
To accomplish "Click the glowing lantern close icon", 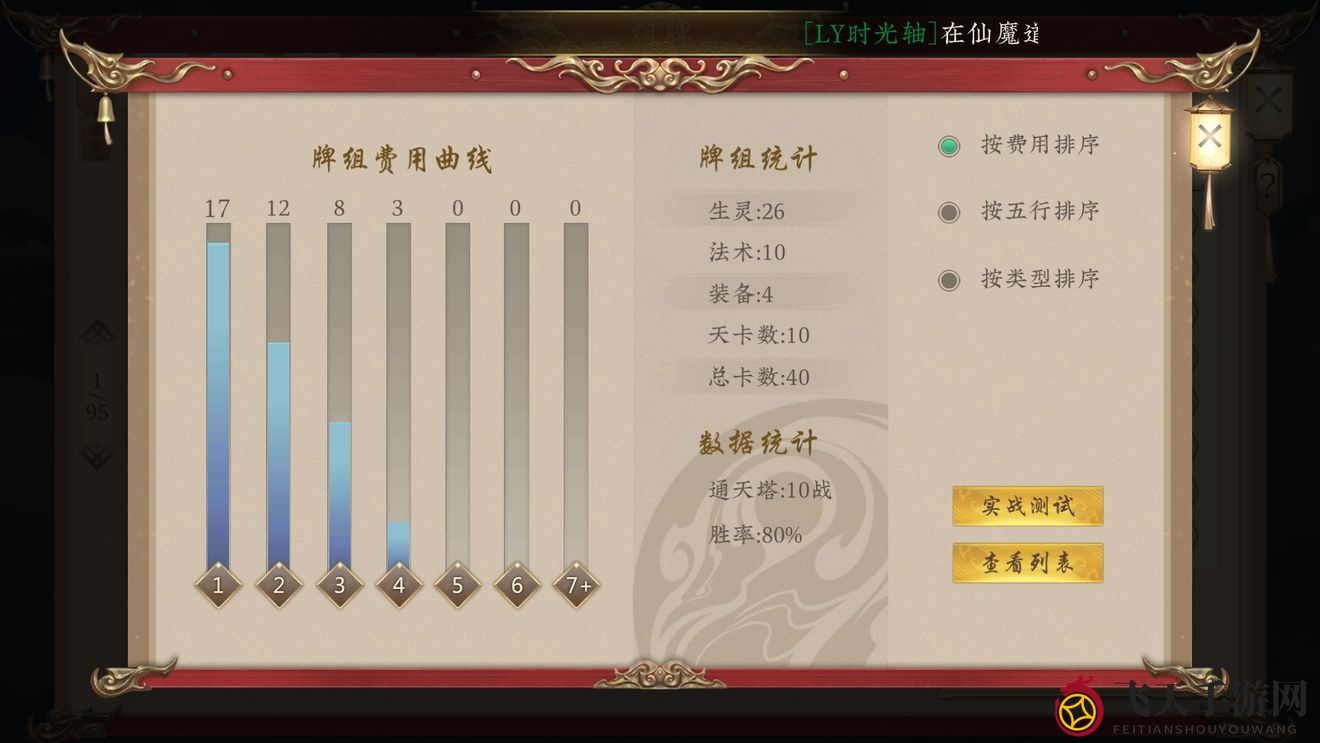I will [1210, 135].
